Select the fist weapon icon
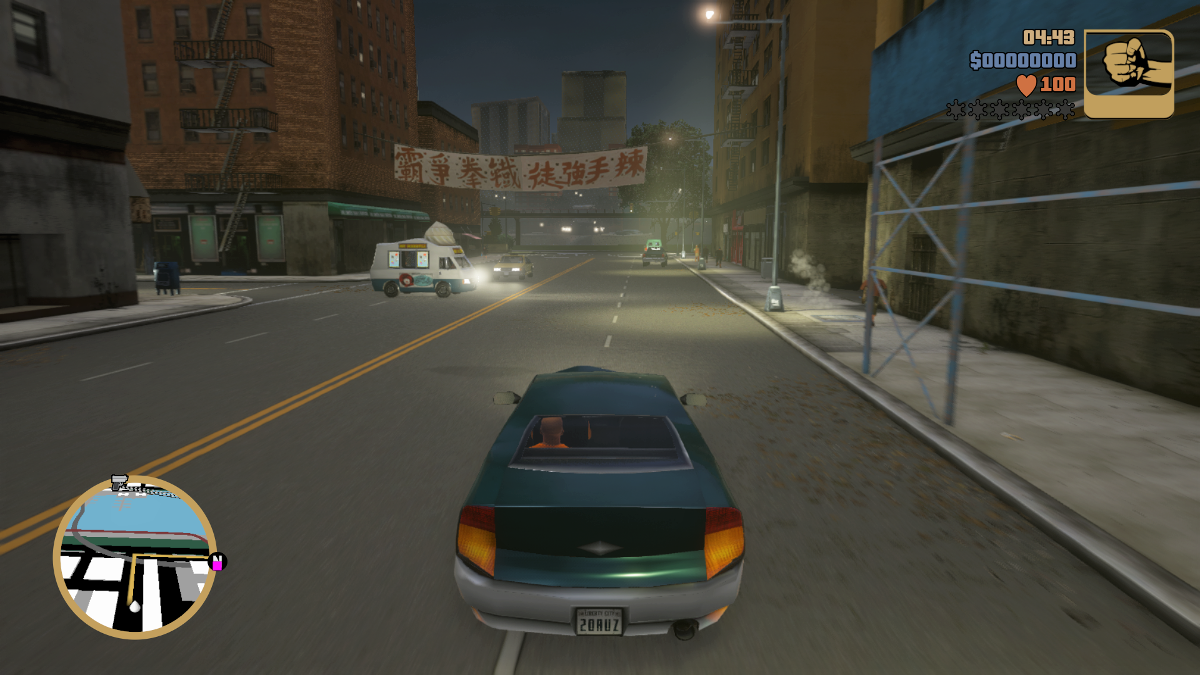 [x=1128, y=73]
